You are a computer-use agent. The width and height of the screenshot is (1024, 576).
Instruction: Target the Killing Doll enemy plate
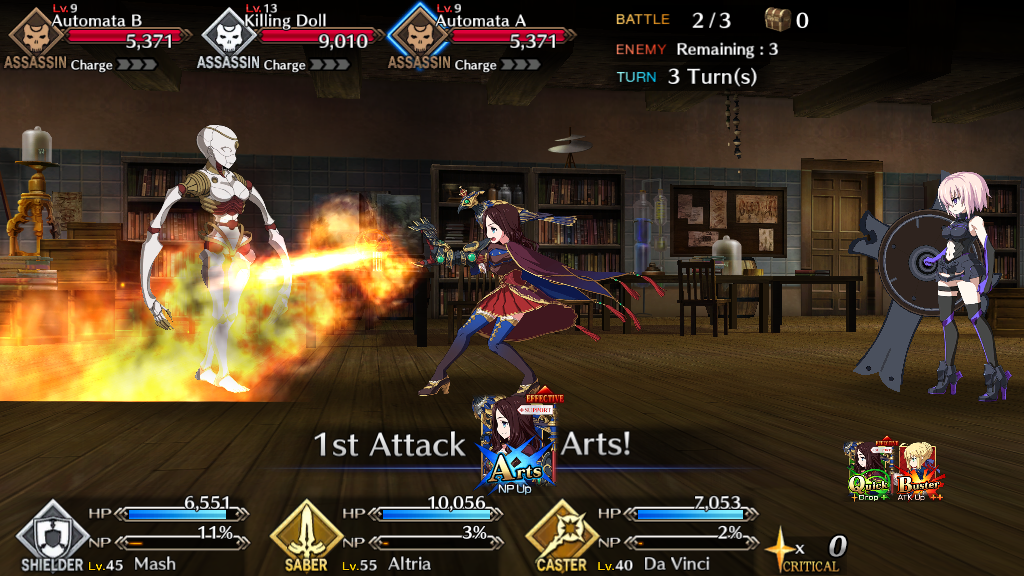288,38
